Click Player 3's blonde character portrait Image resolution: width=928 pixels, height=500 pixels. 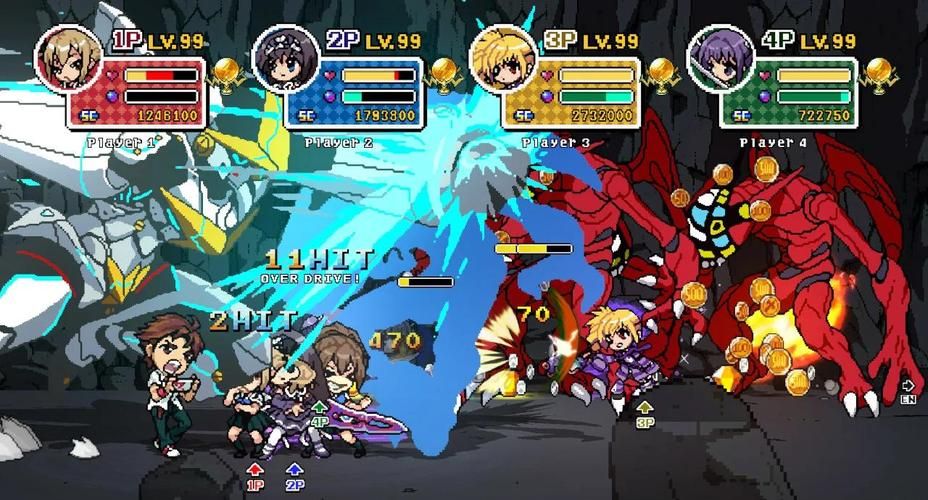click(x=504, y=59)
